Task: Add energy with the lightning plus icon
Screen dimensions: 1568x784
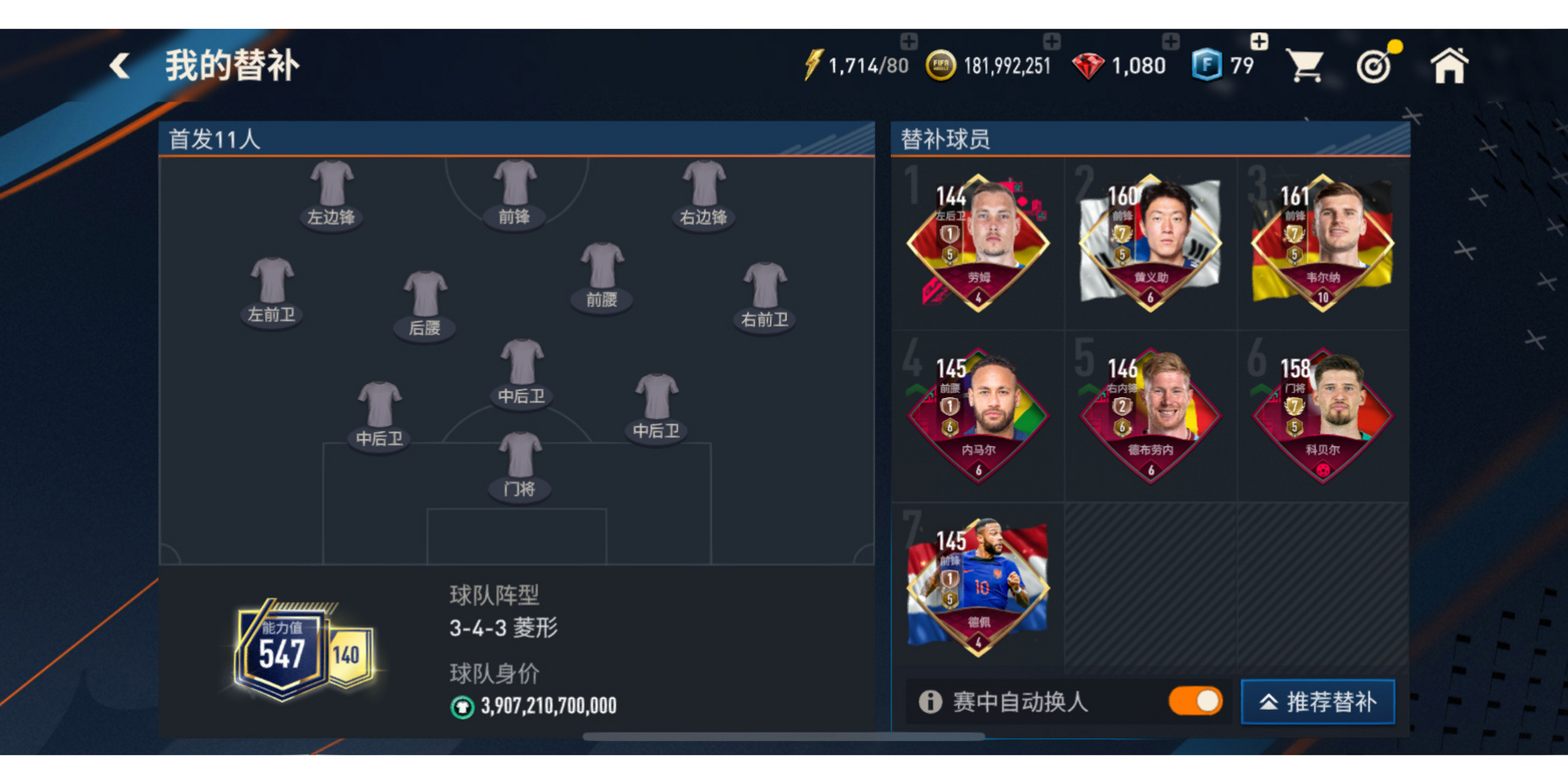Action: [908, 42]
